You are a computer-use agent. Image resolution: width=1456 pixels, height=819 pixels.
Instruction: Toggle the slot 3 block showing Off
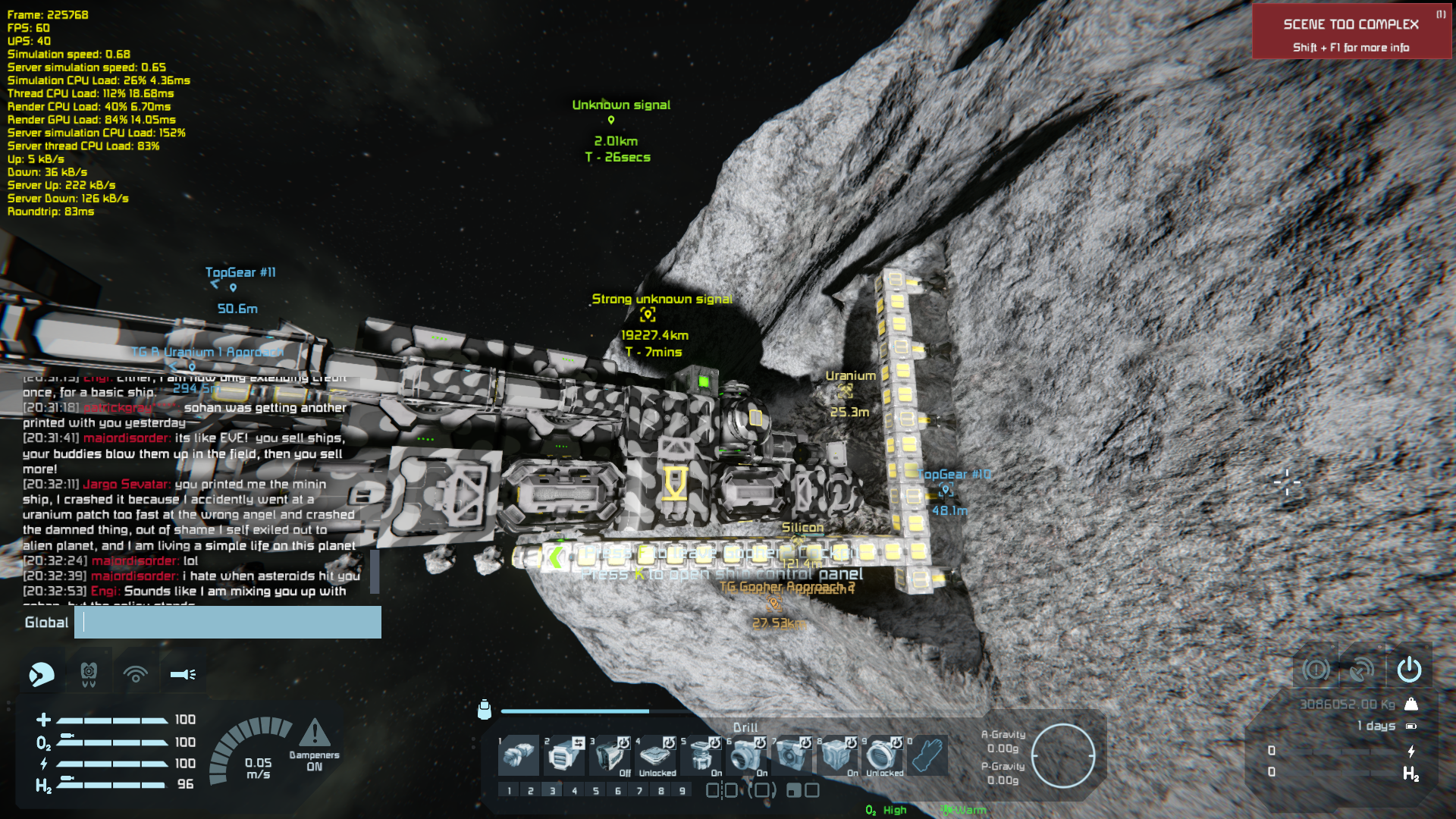click(610, 755)
